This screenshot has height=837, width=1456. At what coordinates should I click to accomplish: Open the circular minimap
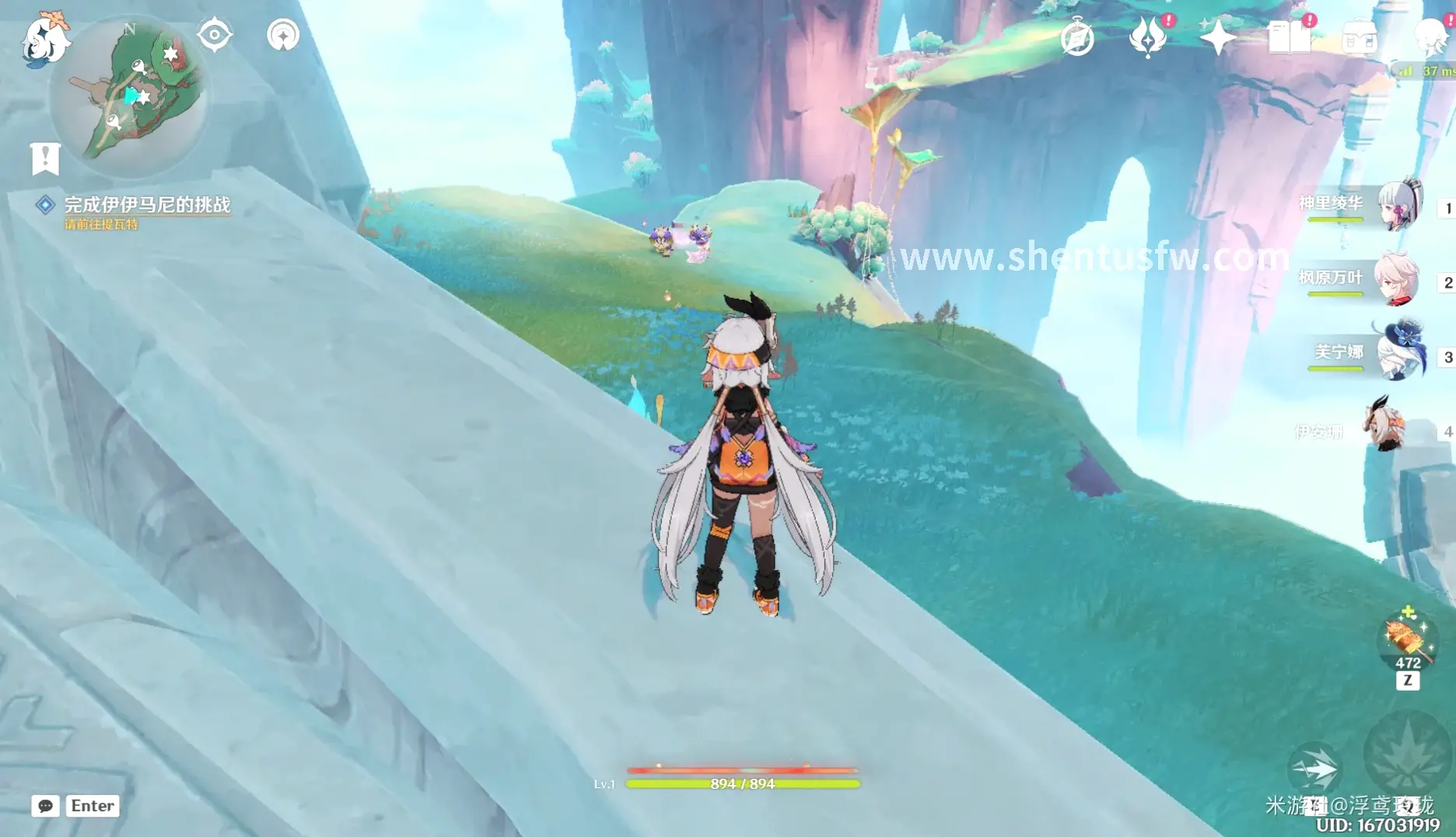pos(129,97)
